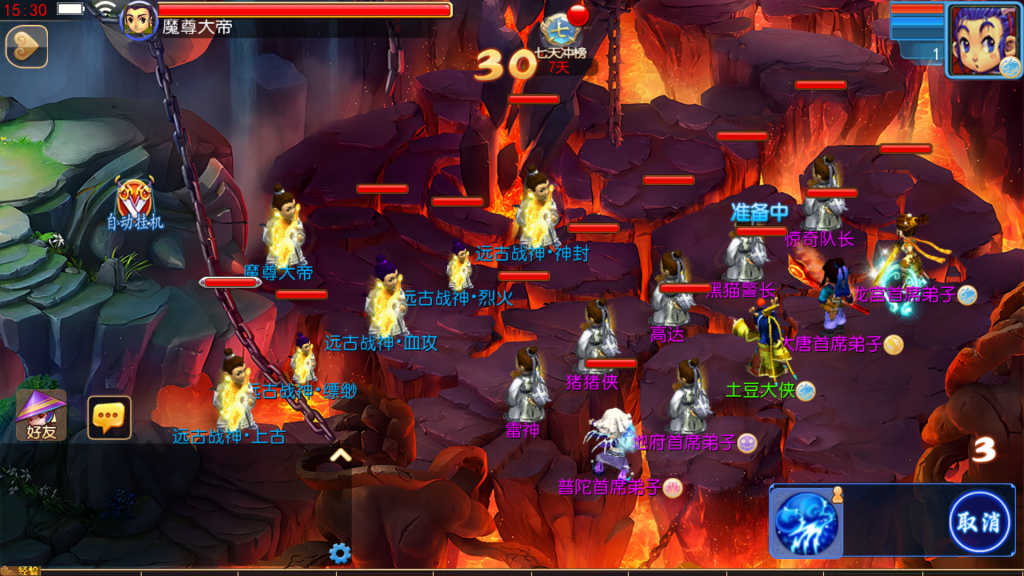Click the 魔尊大帝 boss portrait
The image size is (1024, 576).
coord(138,21)
